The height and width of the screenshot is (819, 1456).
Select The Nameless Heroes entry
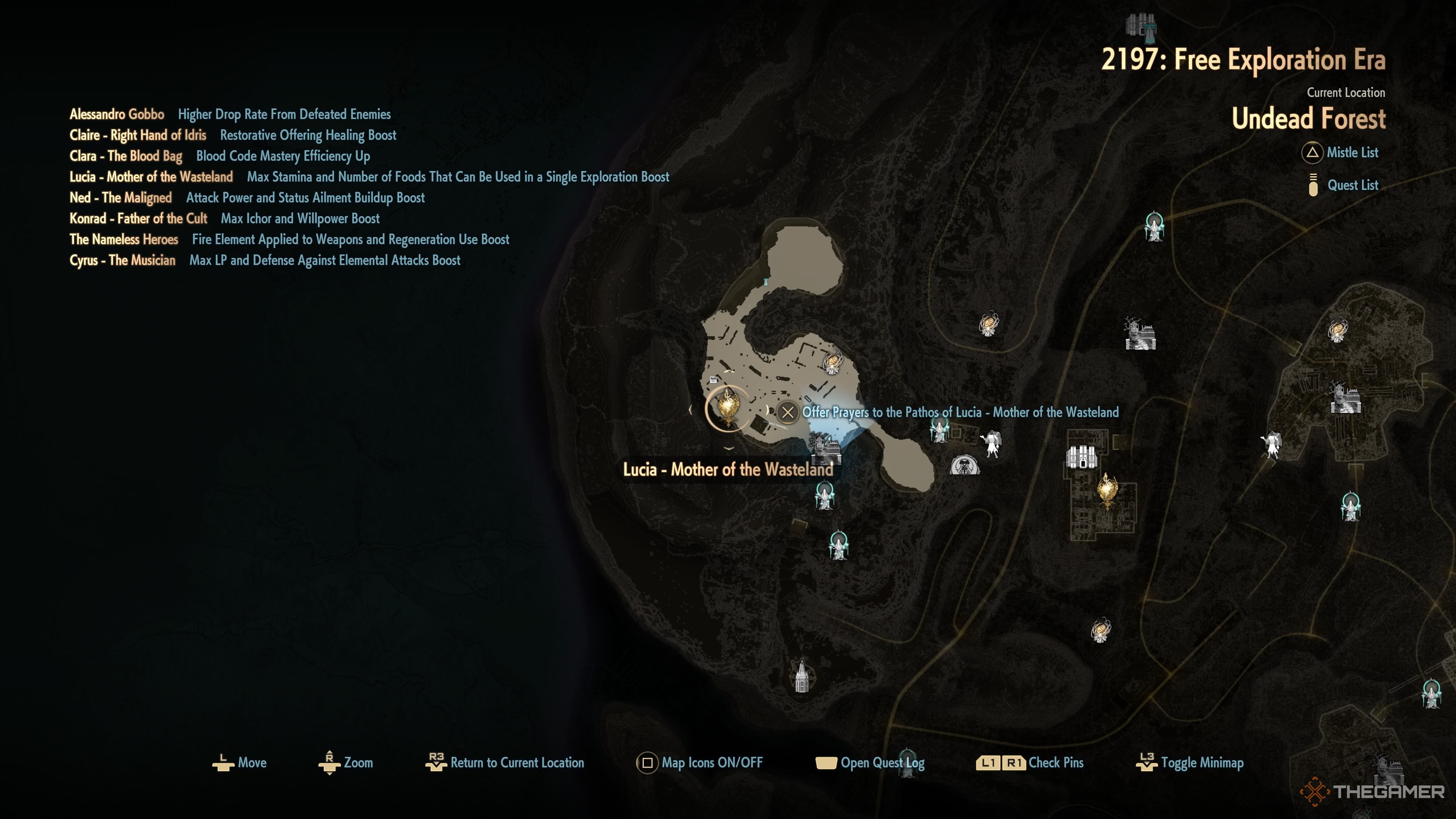[x=124, y=240]
